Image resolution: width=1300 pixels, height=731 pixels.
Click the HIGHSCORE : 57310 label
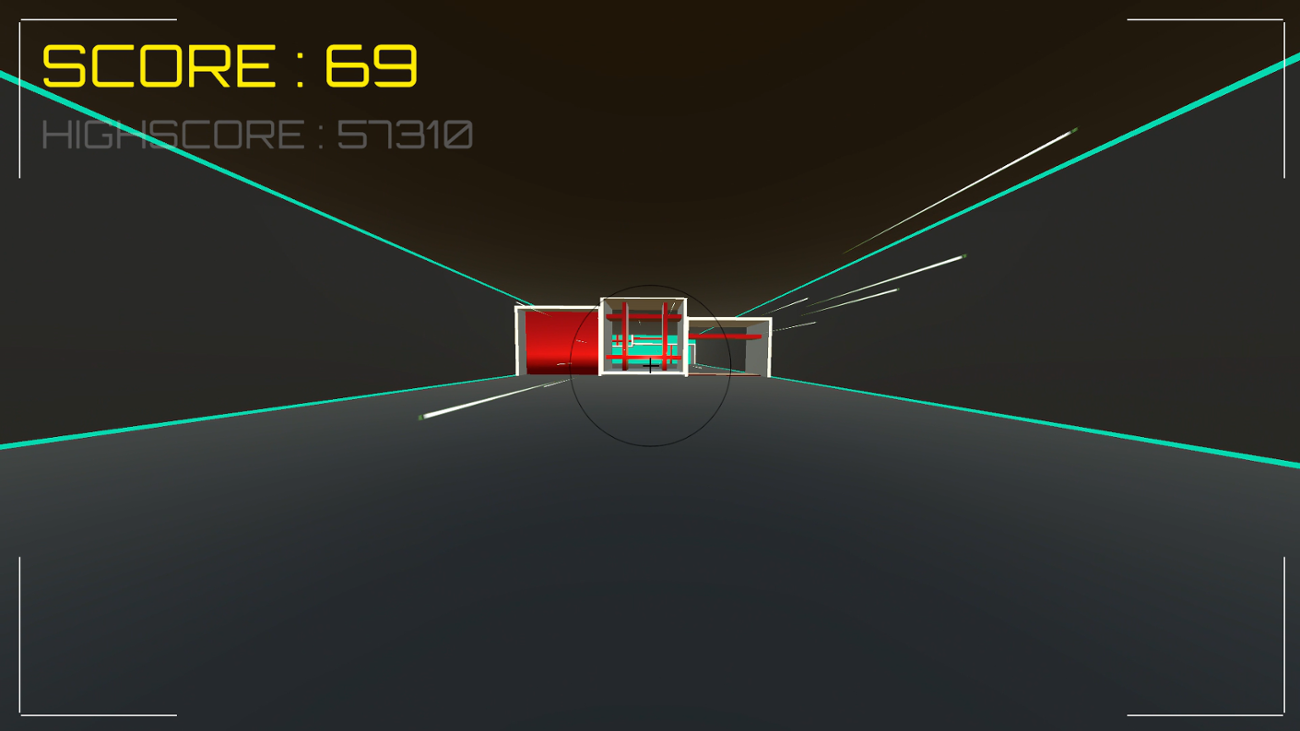click(x=258, y=133)
